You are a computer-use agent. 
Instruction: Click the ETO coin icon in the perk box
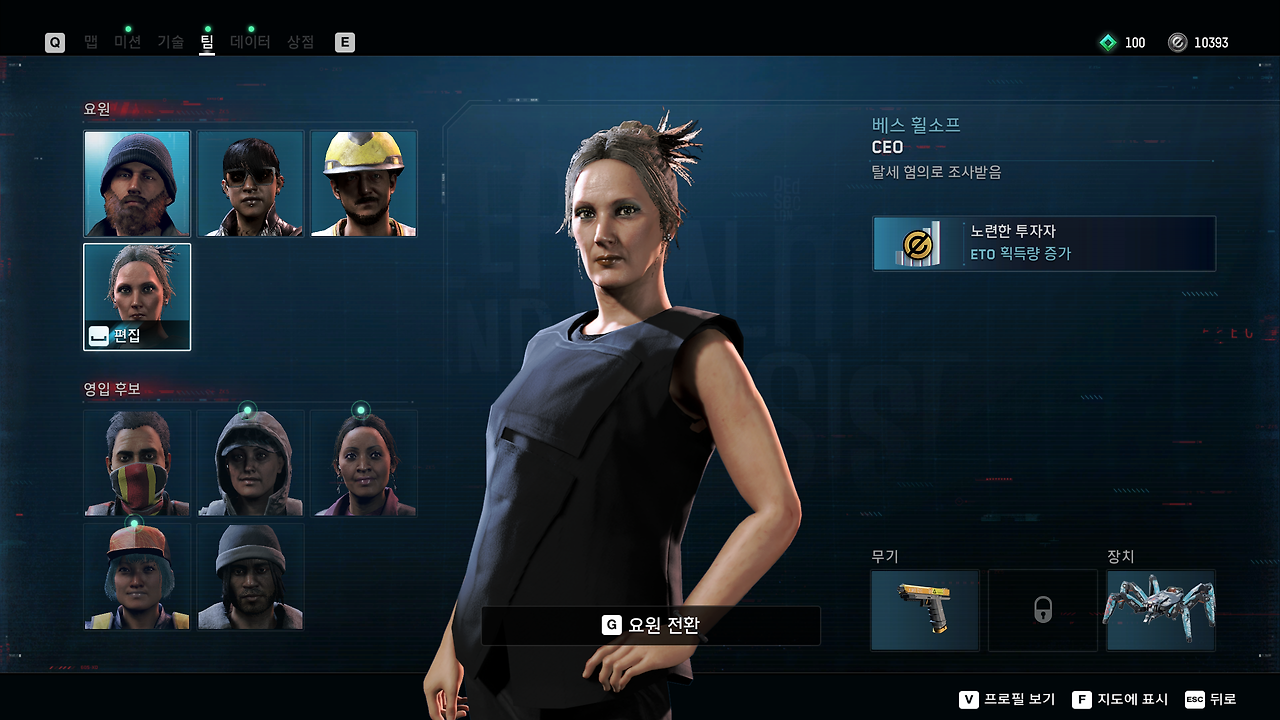click(917, 243)
